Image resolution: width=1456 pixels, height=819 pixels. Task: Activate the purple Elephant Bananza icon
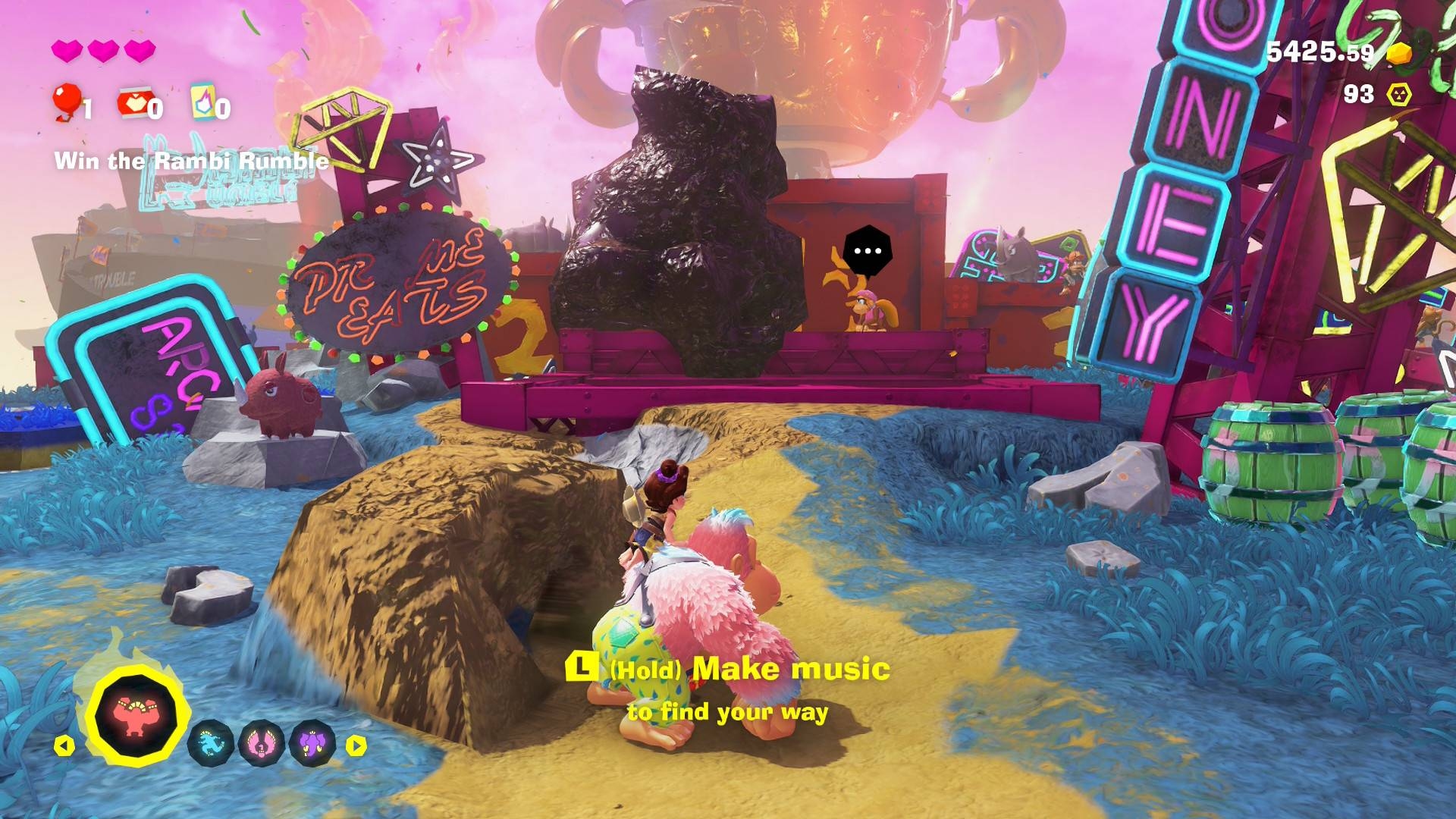[312, 744]
